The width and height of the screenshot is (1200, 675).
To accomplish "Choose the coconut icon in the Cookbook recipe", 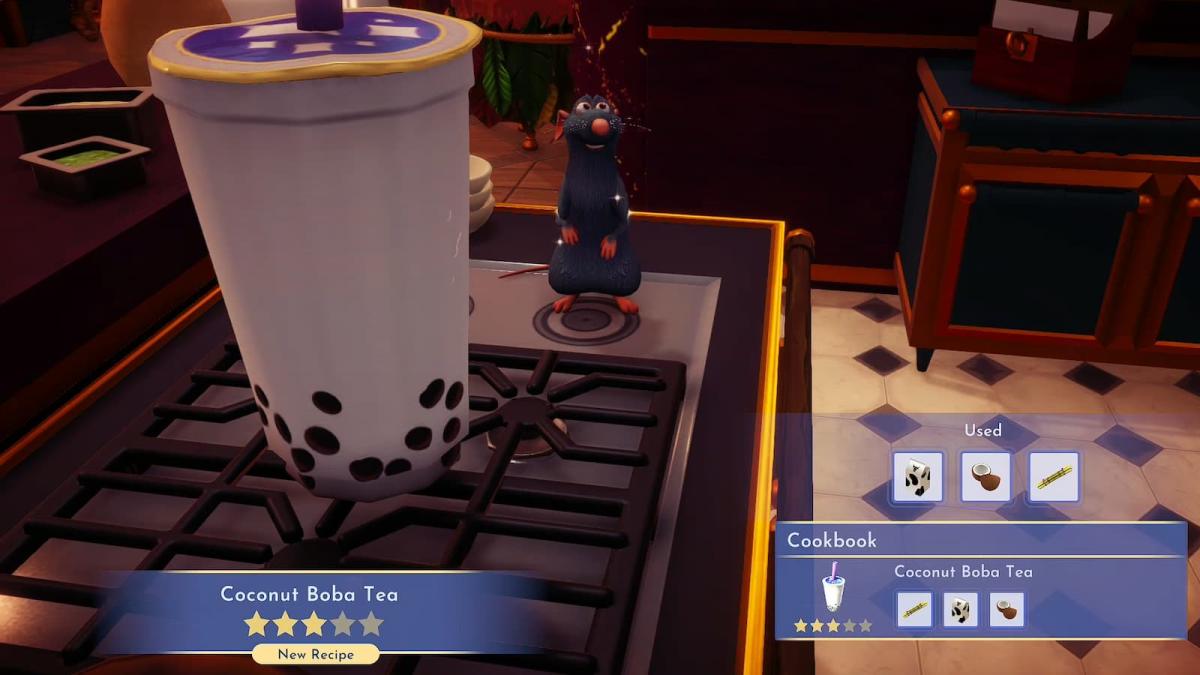I will tap(1006, 609).
